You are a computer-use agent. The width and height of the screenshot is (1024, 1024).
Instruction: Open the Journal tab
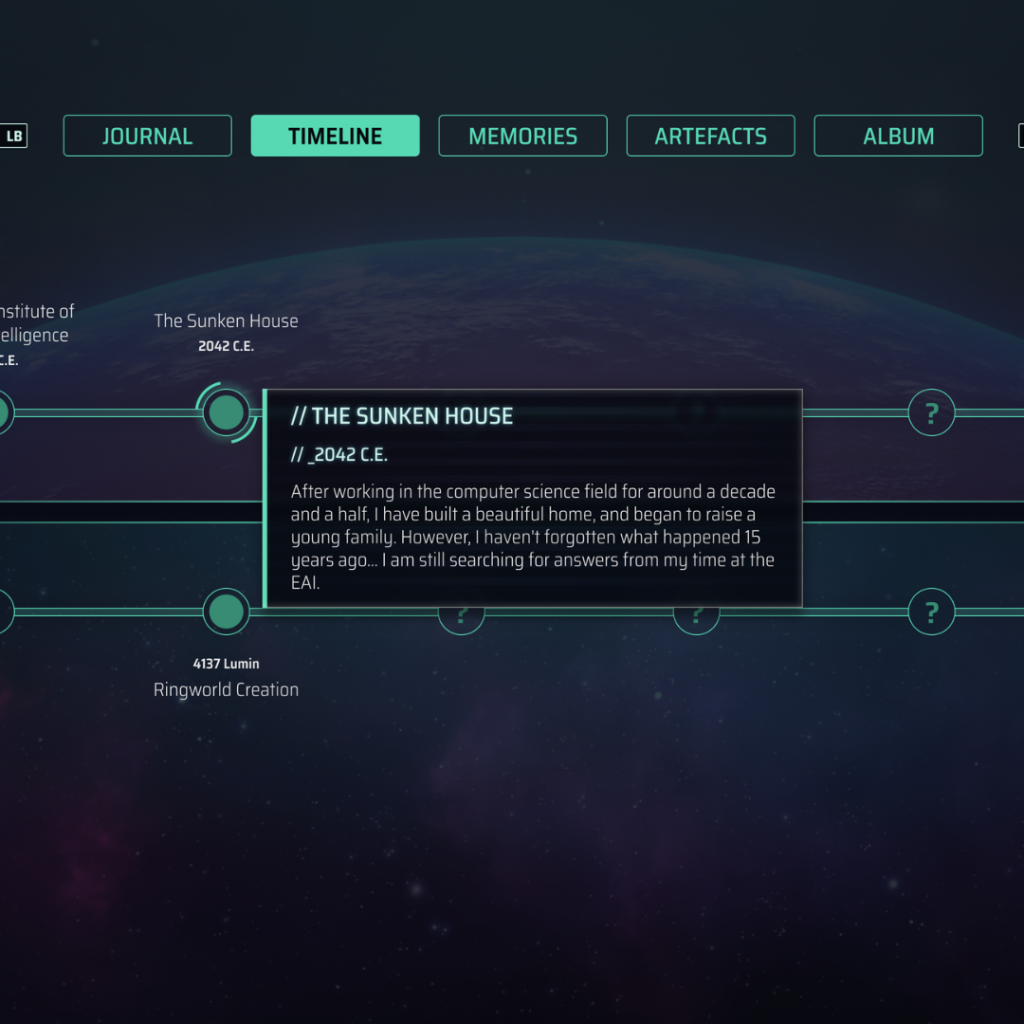pyautogui.click(x=147, y=136)
